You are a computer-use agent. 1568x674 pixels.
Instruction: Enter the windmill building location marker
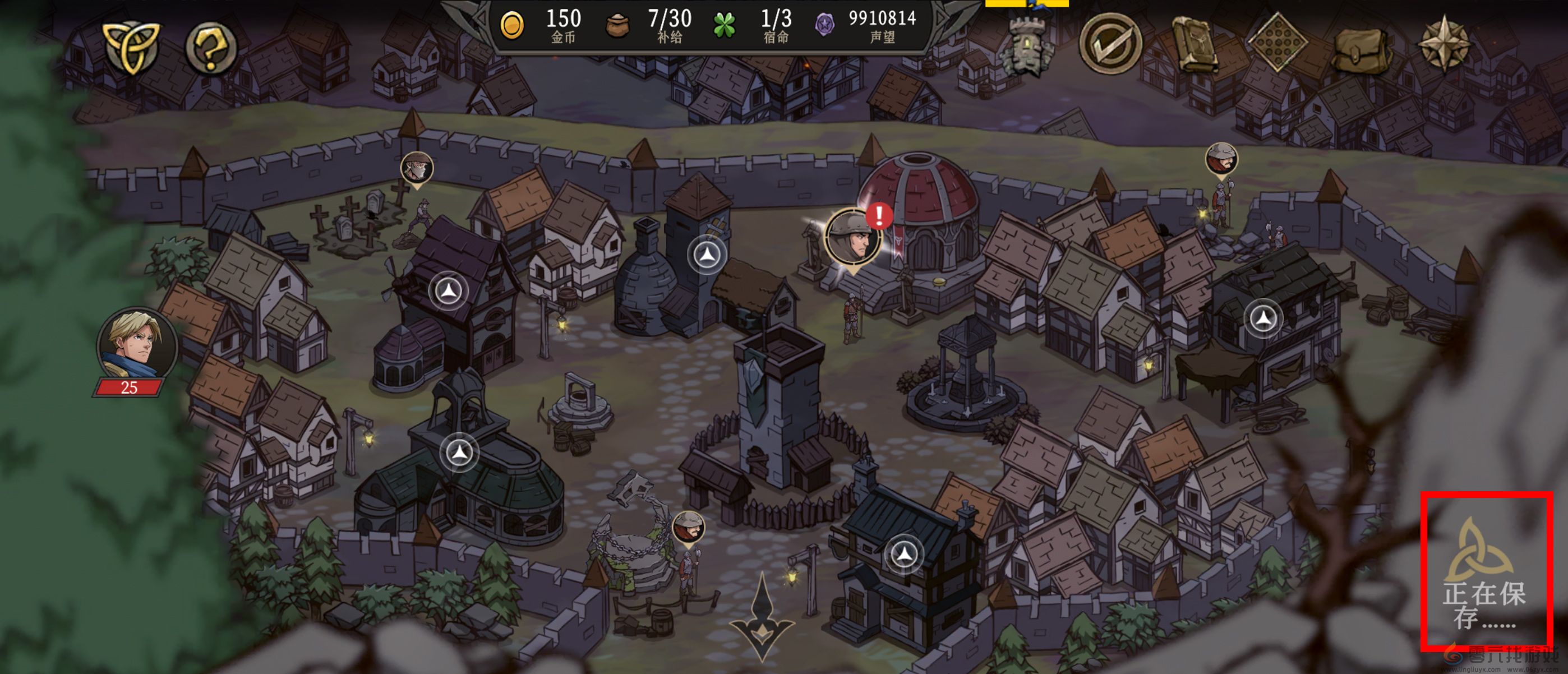point(449,290)
